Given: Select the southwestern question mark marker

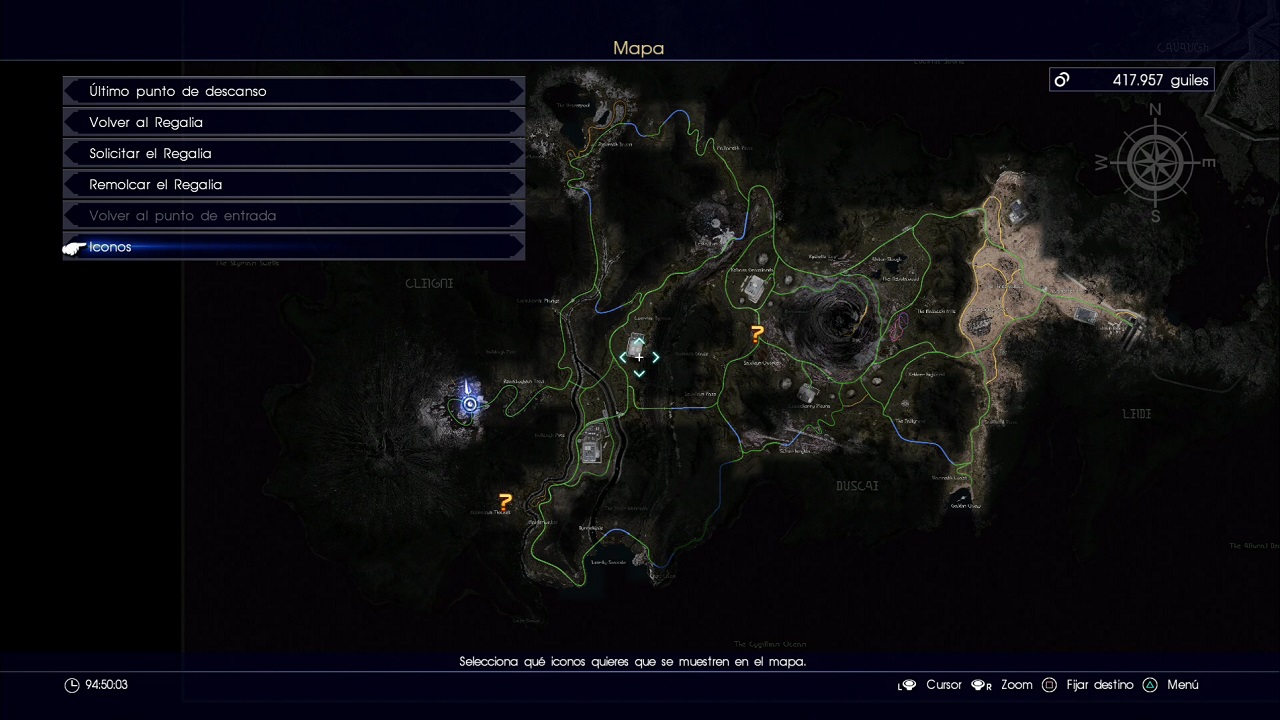Looking at the screenshot, I should click(505, 501).
